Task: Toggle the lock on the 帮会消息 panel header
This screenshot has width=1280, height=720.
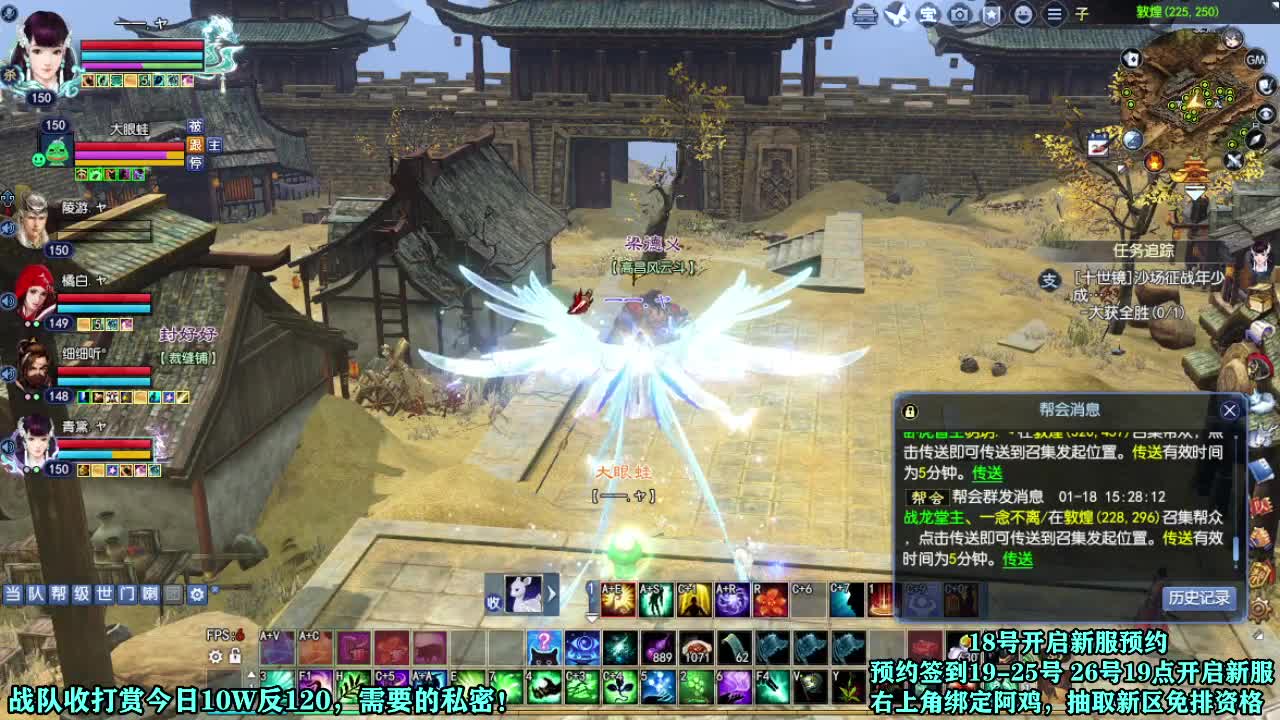Action: click(x=909, y=411)
